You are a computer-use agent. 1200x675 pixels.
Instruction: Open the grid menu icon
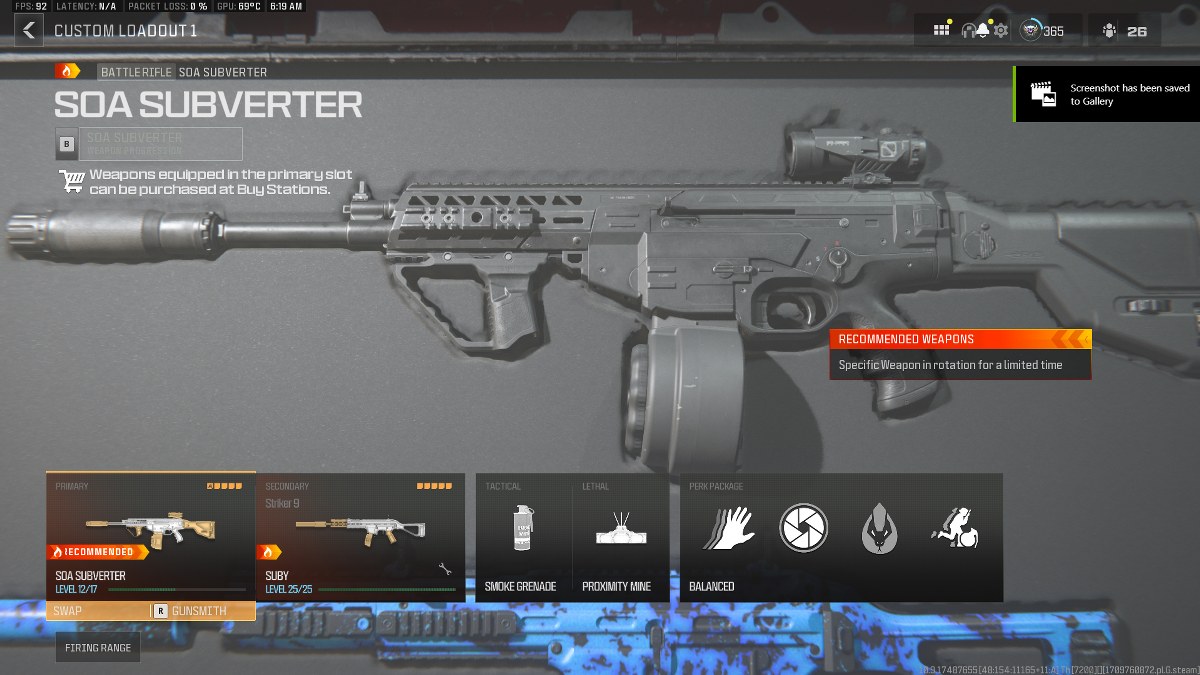click(941, 30)
